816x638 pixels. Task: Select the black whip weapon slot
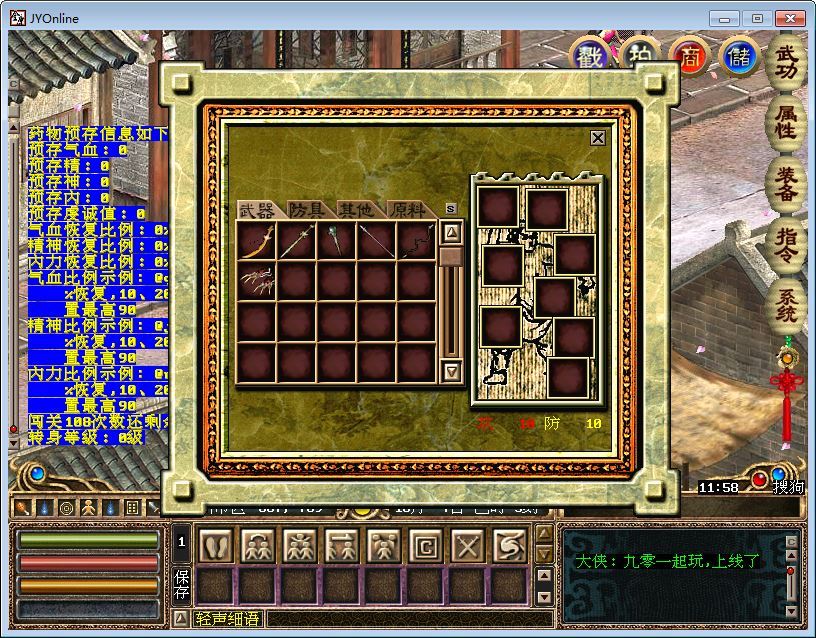[416, 241]
